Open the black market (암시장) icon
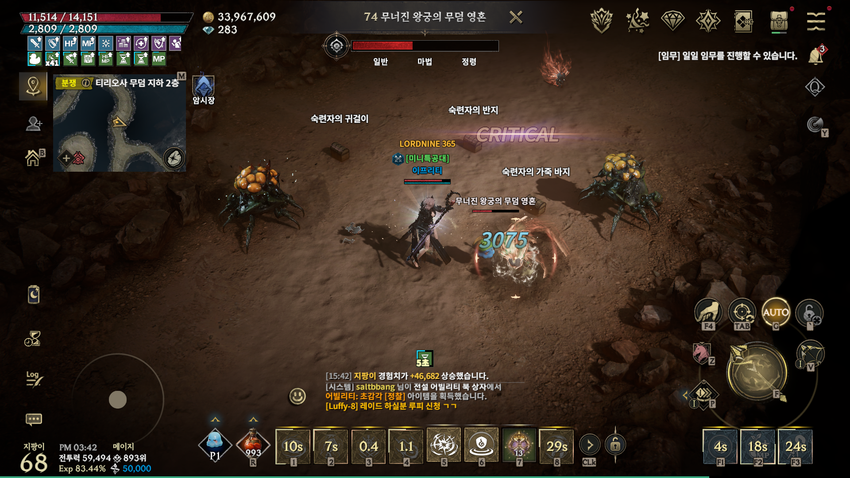 [x=203, y=86]
